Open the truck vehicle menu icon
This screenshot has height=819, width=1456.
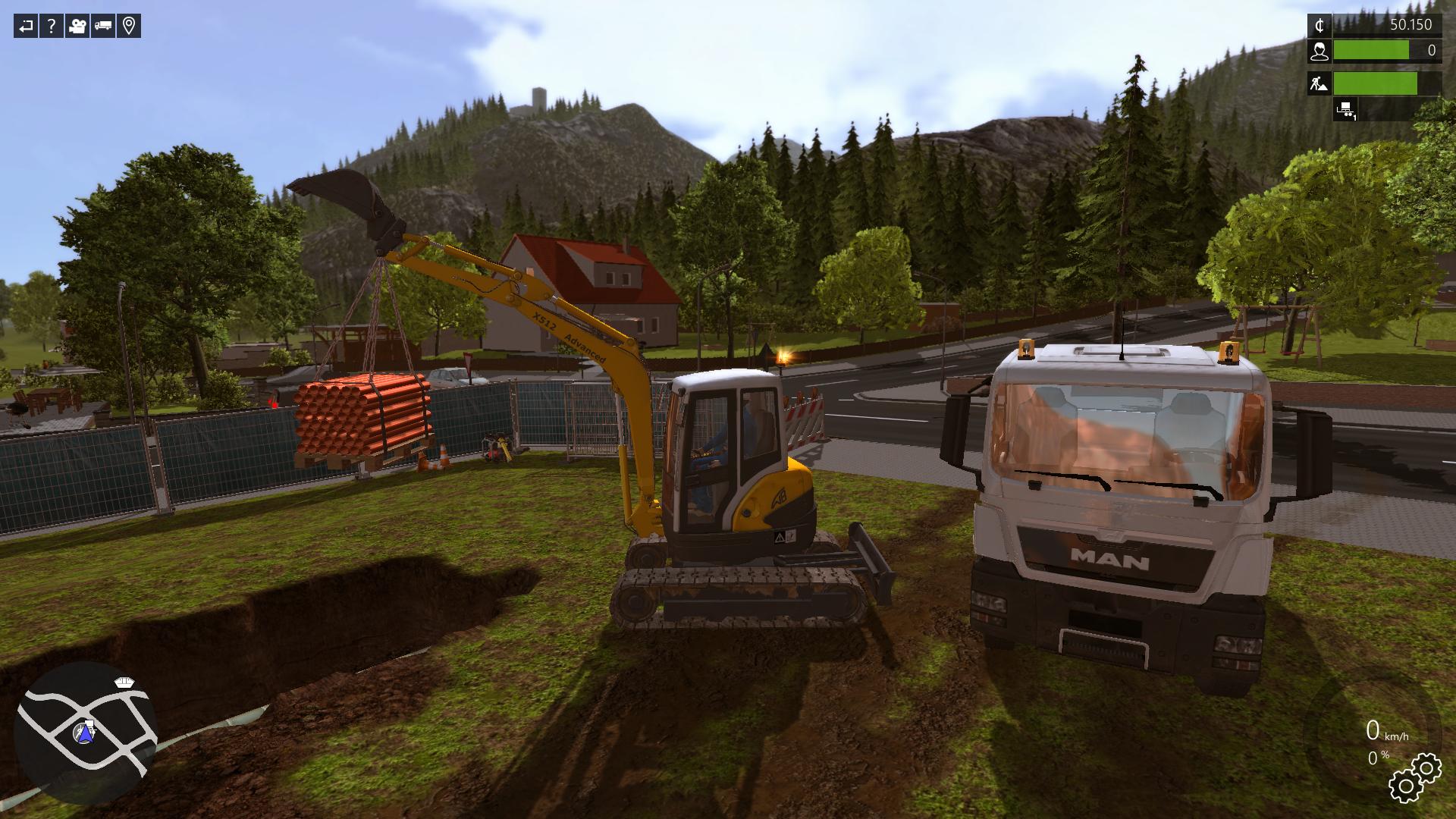[x=103, y=27]
